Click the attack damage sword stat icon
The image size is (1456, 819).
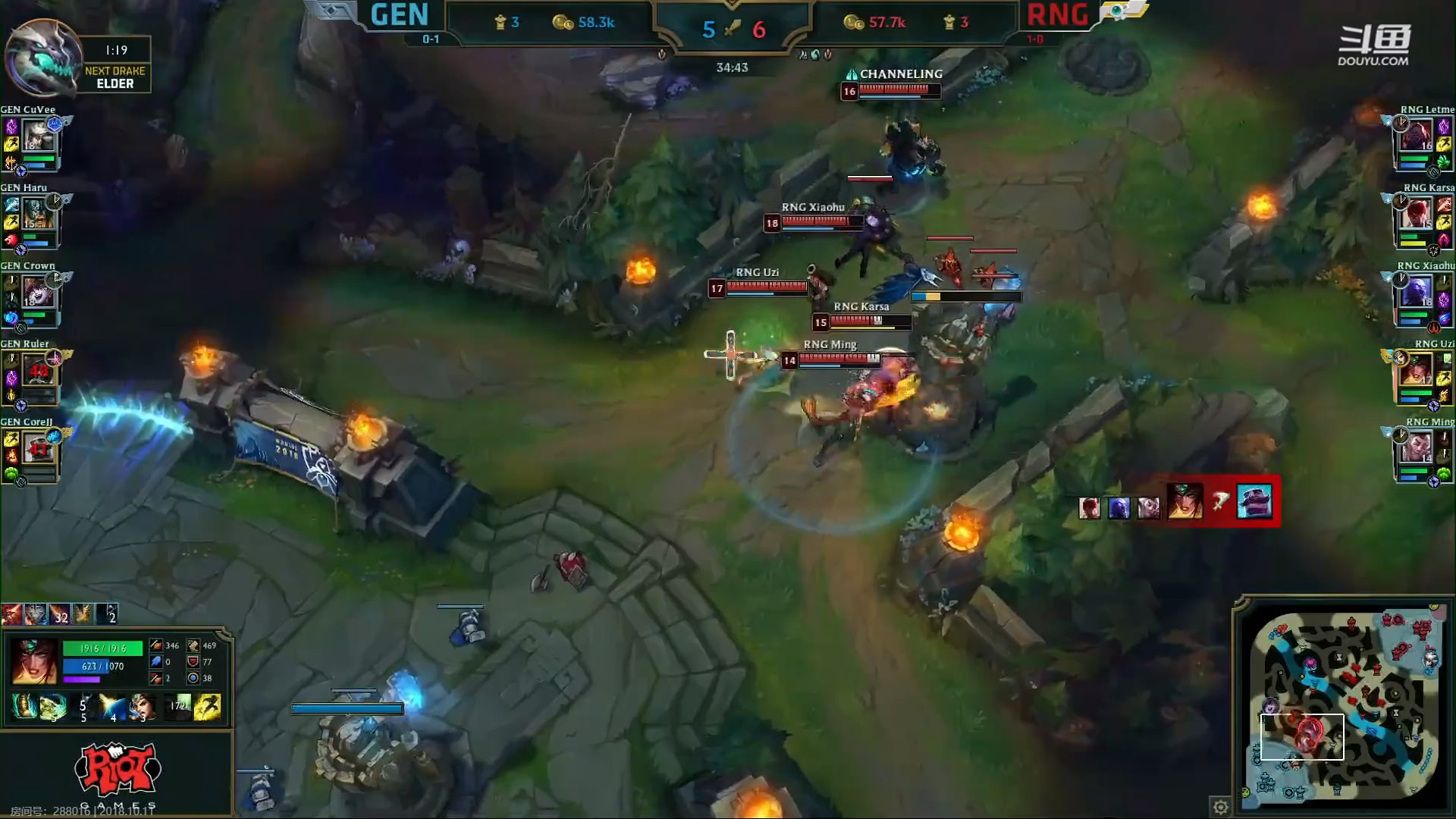point(156,645)
